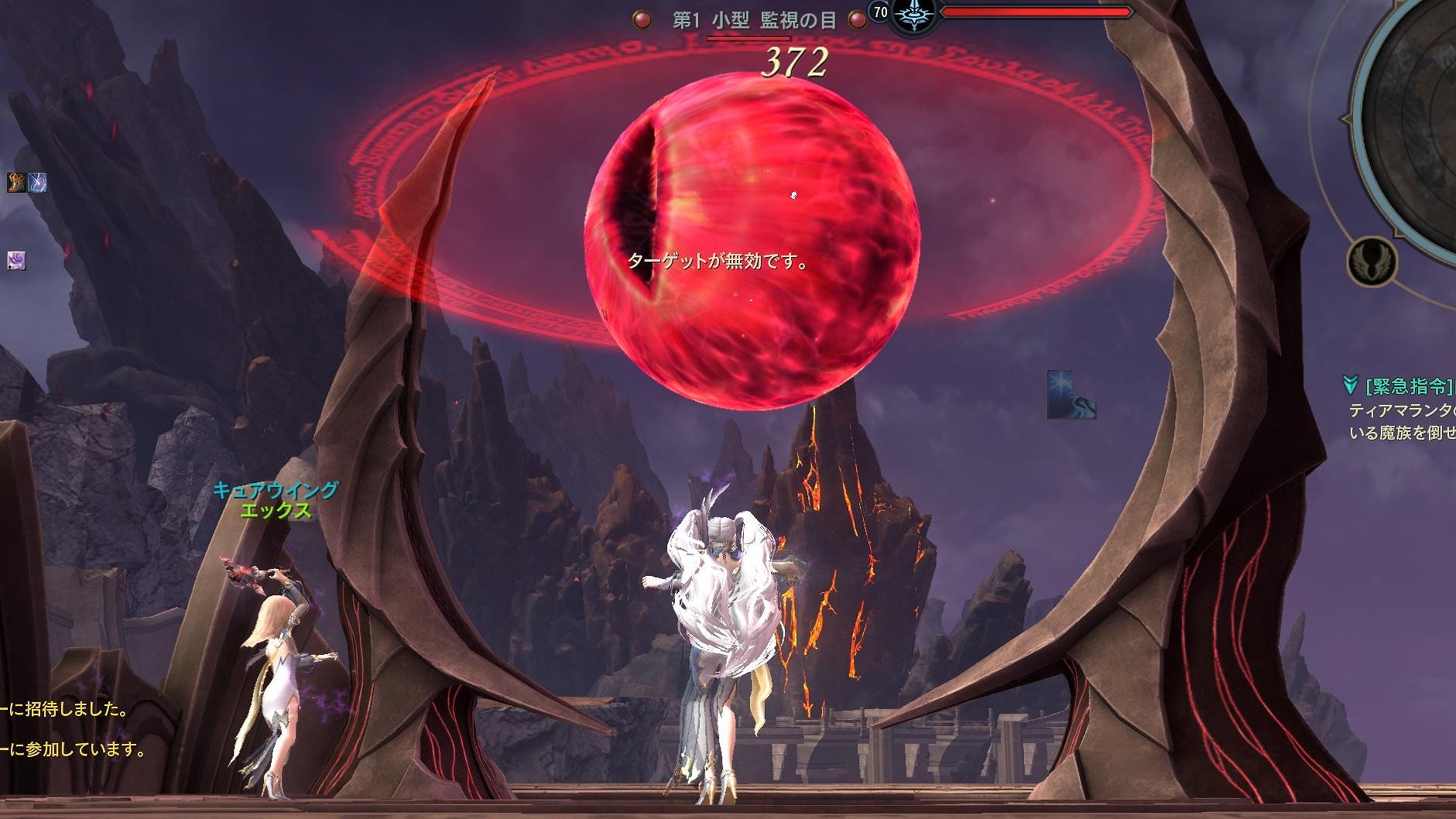Select the blue spark buff icon
The width and height of the screenshot is (1456, 819).
[x=37, y=183]
